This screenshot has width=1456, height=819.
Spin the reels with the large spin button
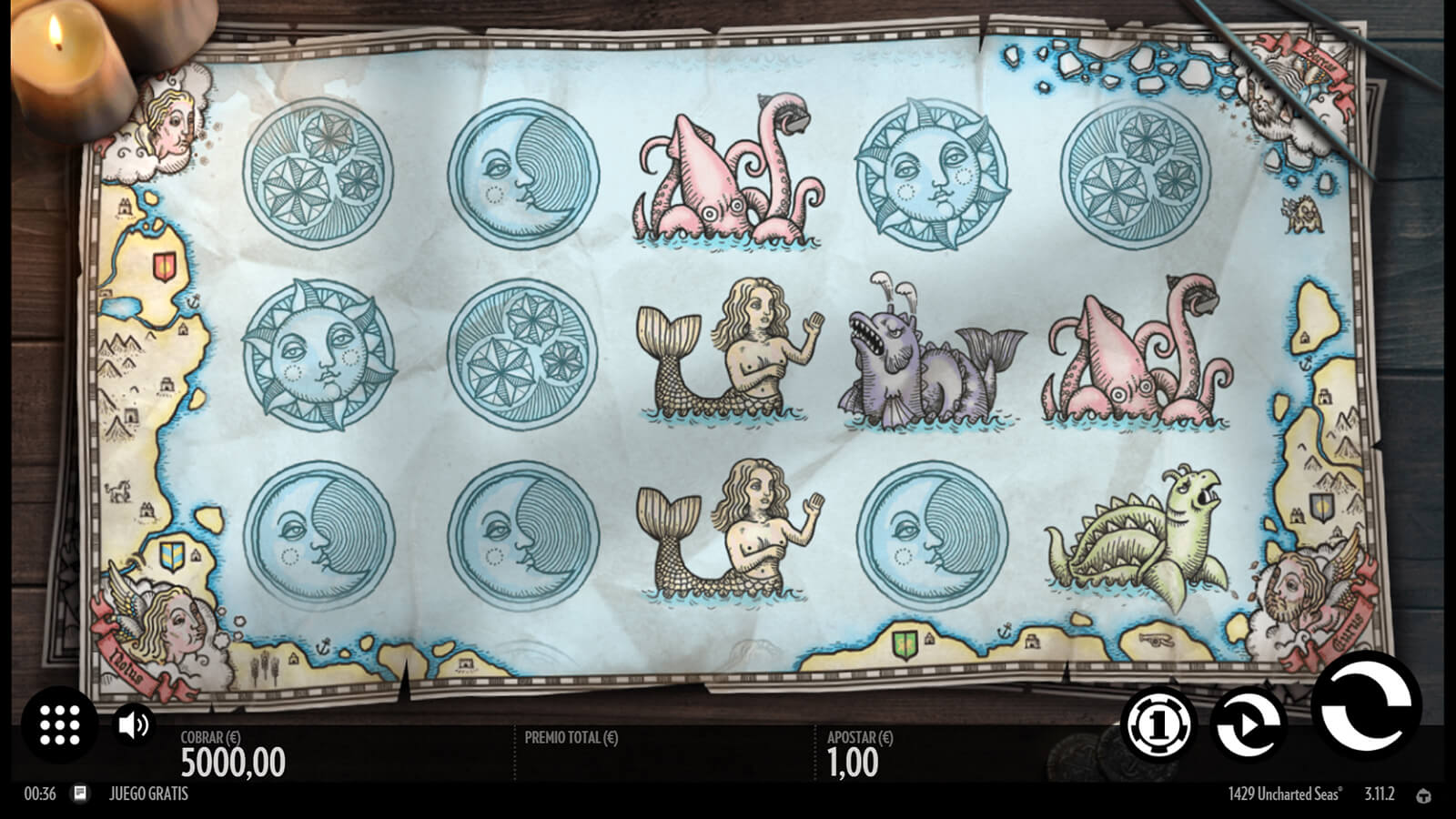tap(1365, 706)
